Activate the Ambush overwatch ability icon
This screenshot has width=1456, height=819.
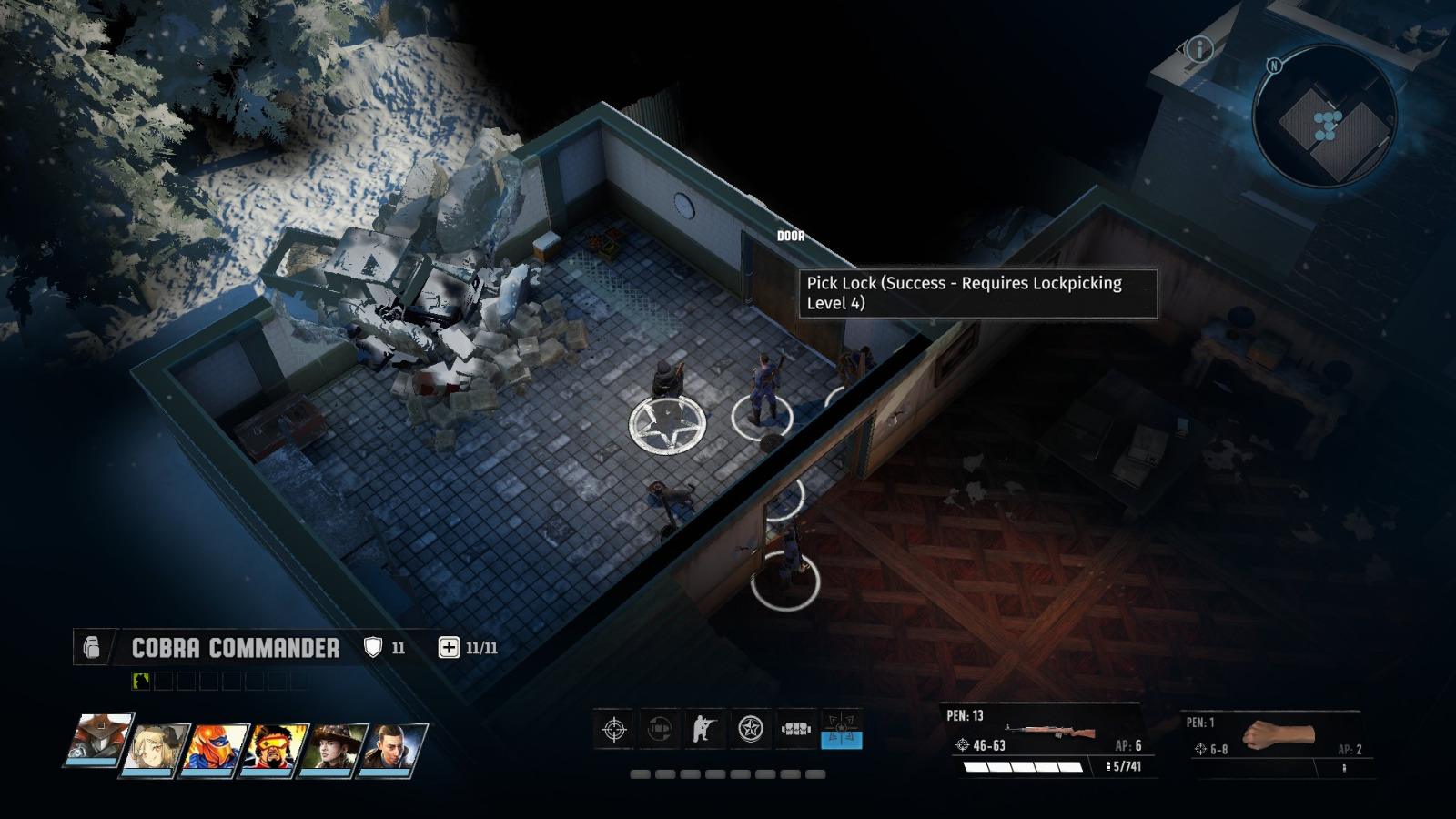[x=659, y=728]
